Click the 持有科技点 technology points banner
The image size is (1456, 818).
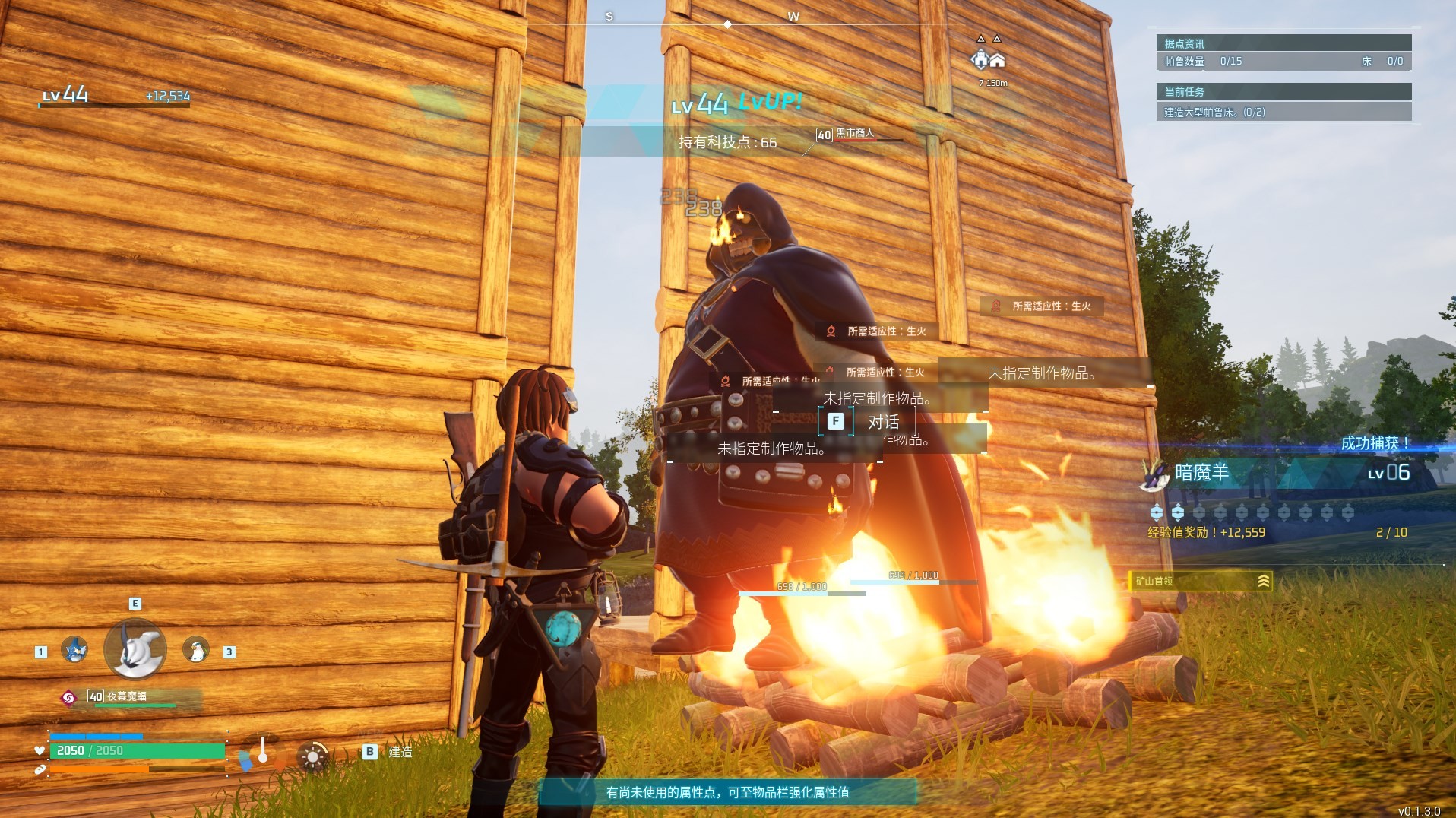(727, 142)
